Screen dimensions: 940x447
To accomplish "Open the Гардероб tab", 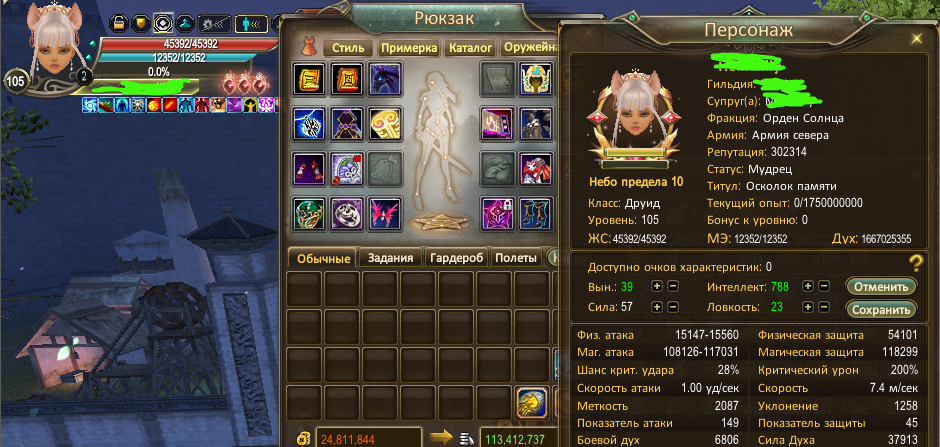I will tap(455, 258).
